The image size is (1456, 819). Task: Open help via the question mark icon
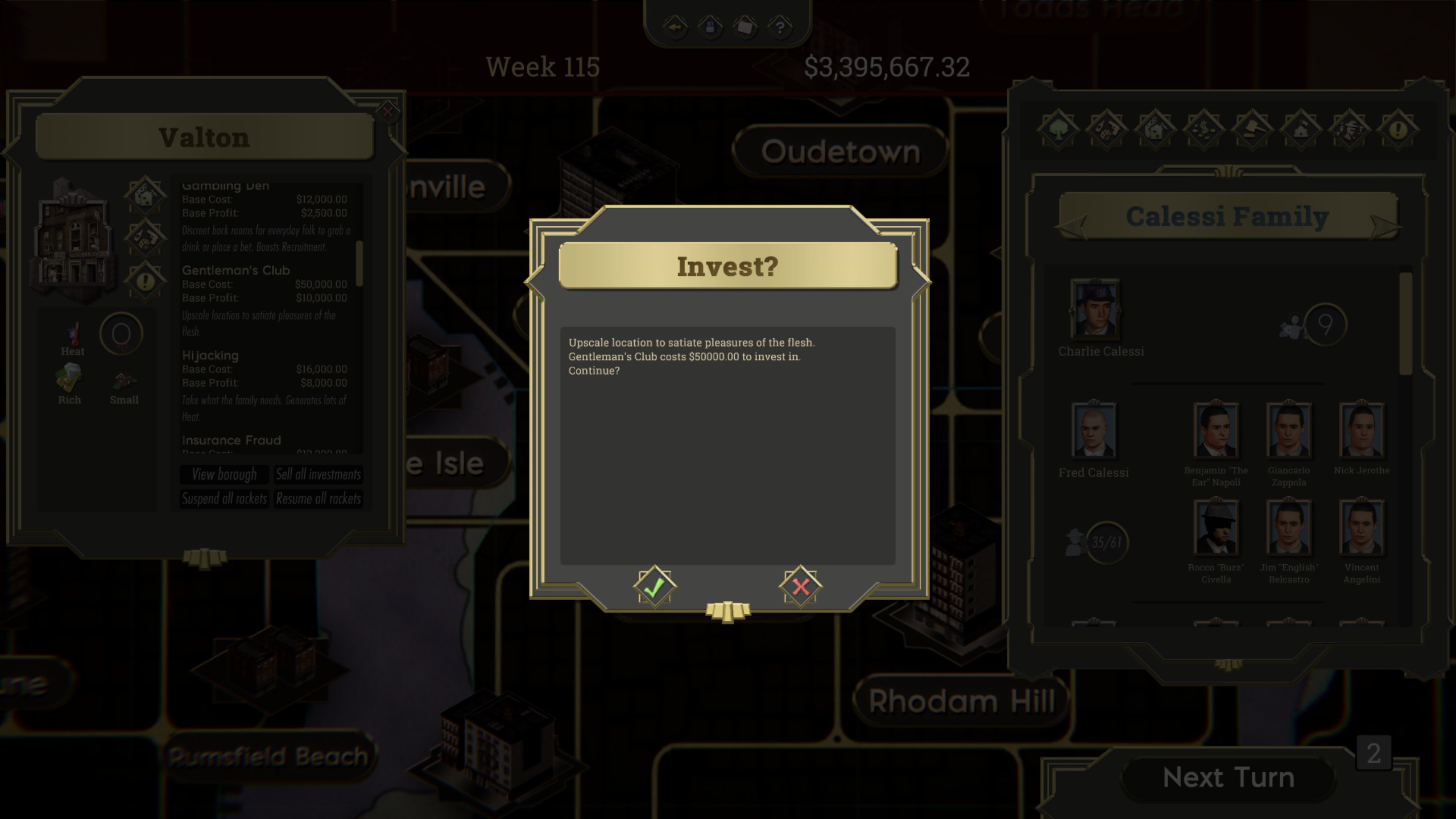(x=780, y=27)
